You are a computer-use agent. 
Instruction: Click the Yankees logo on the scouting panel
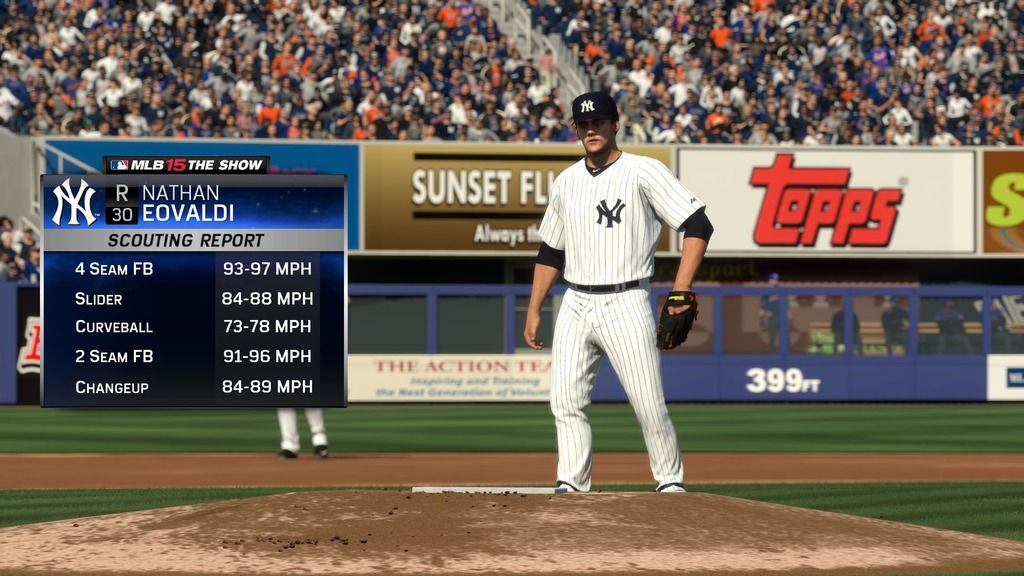coord(75,202)
